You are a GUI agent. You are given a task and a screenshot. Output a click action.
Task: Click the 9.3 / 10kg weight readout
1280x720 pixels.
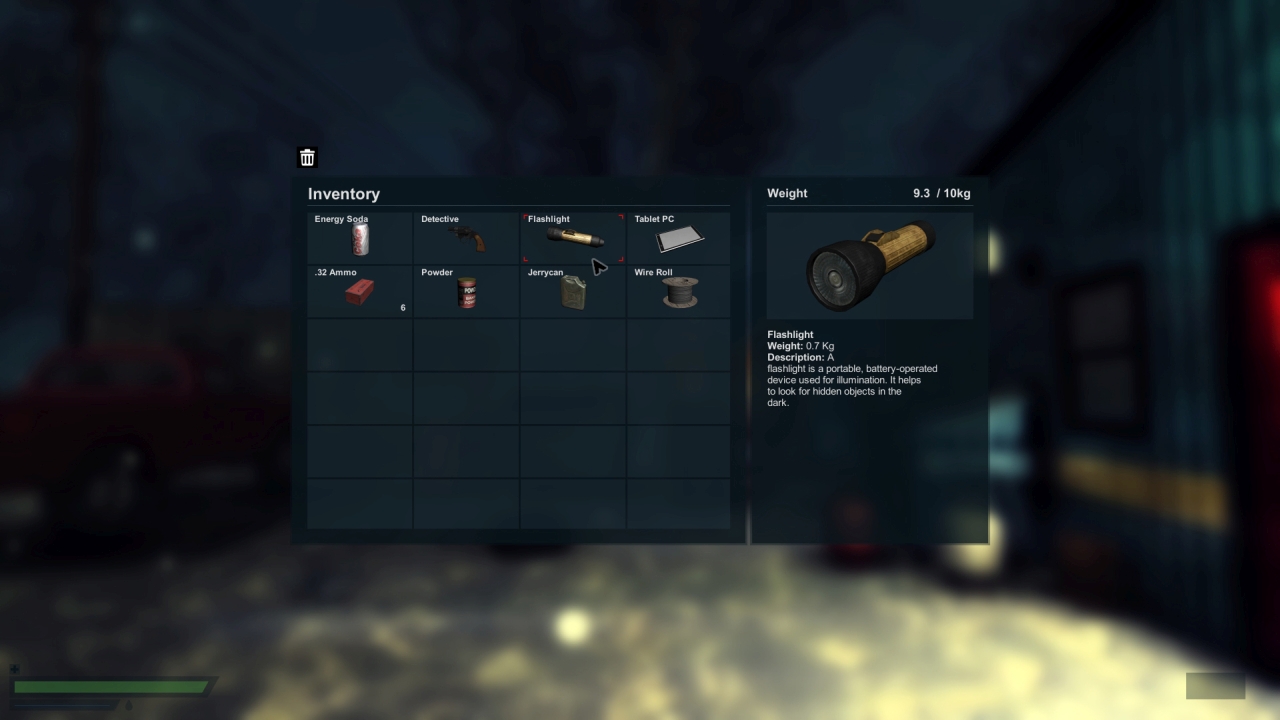940,193
